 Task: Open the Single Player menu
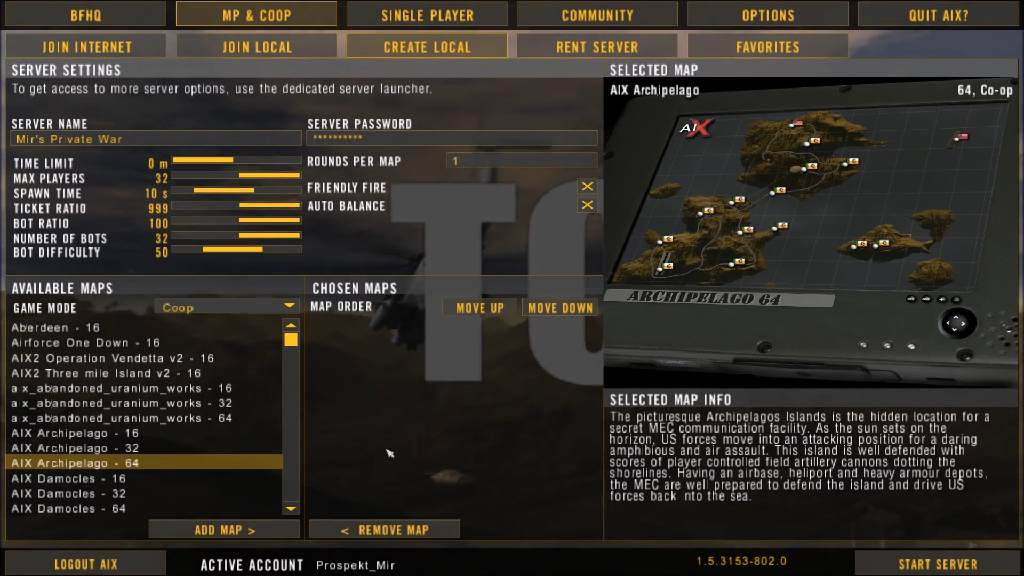tap(427, 15)
